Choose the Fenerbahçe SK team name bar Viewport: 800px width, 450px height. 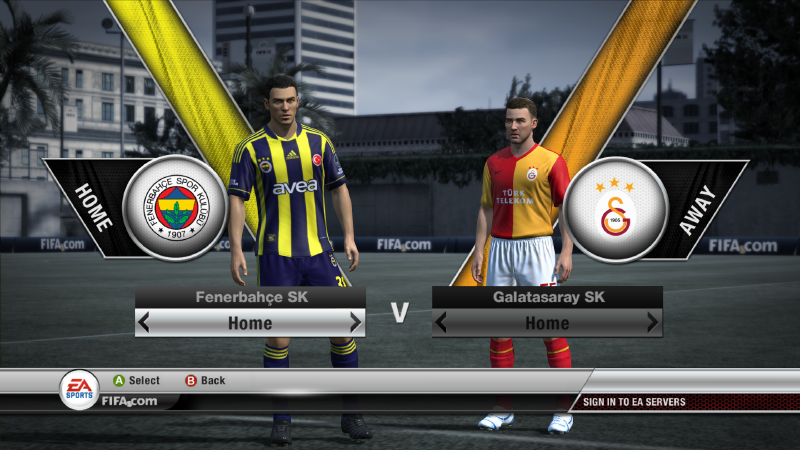pyautogui.click(x=250, y=297)
